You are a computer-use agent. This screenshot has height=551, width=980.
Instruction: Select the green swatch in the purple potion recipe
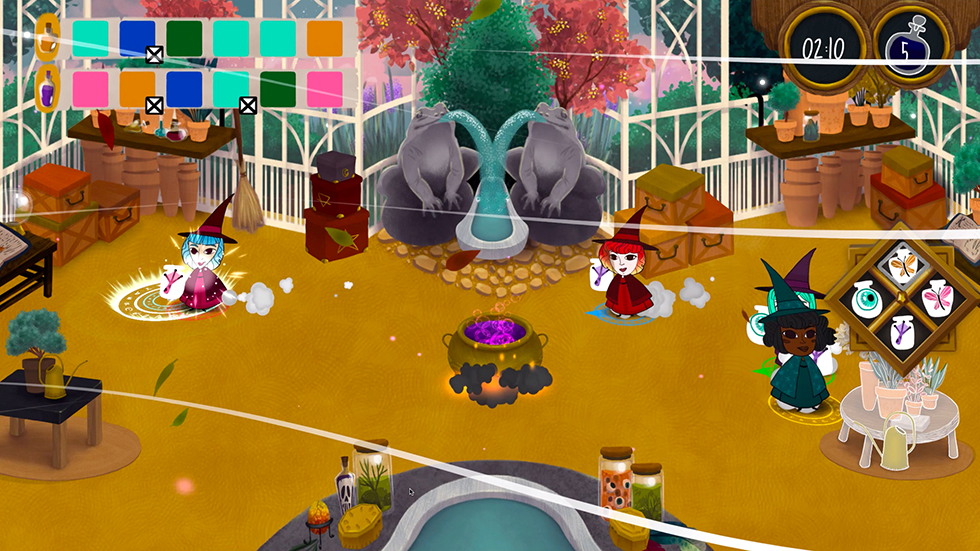point(278,89)
